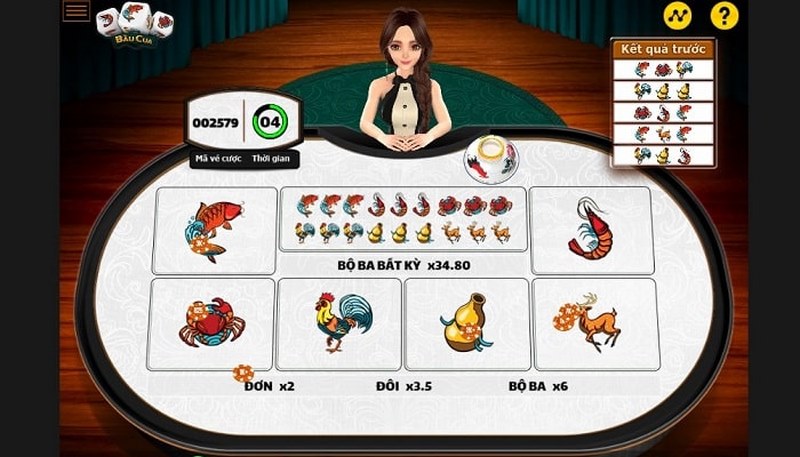Open the help question mark button
The width and height of the screenshot is (800, 457).
(x=723, y=15)
